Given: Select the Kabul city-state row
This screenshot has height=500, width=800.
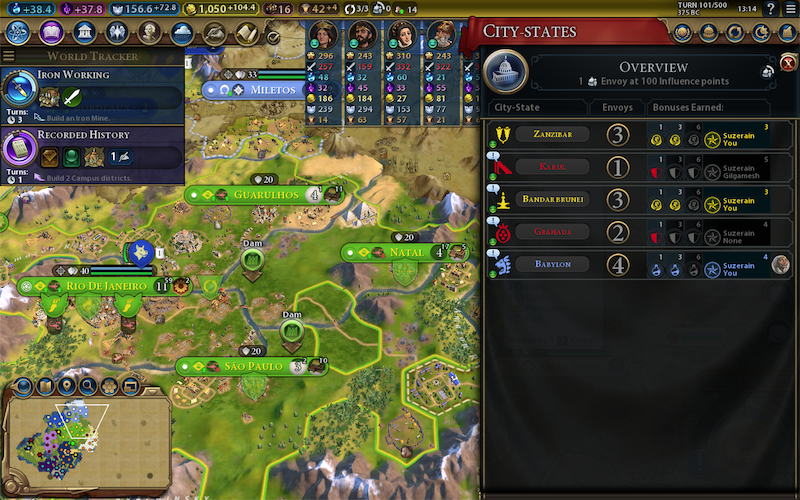Looking at the screenshot, I should coord(640,166).
